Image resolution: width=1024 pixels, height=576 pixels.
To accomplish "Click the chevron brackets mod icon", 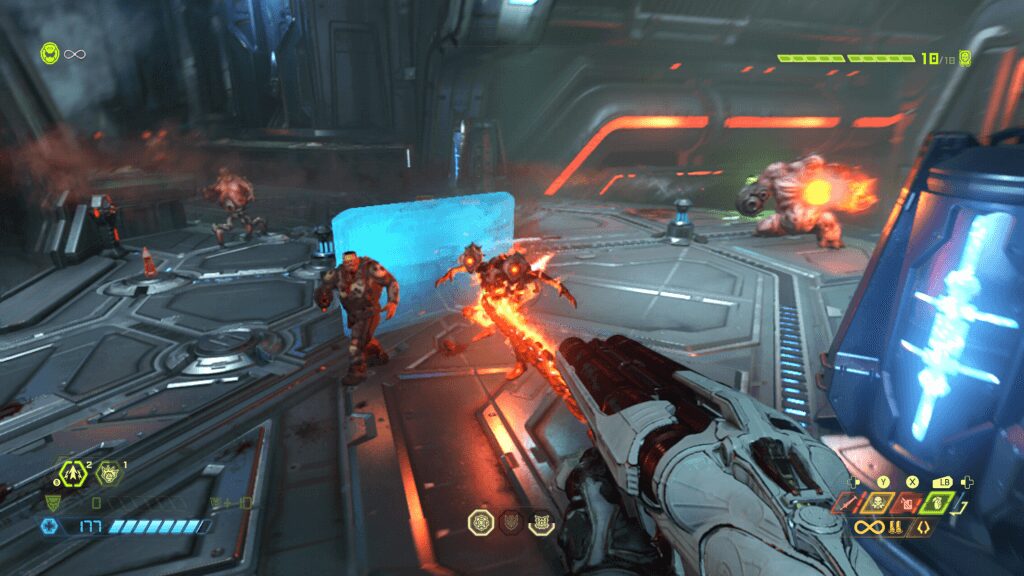I will [922, 526].
